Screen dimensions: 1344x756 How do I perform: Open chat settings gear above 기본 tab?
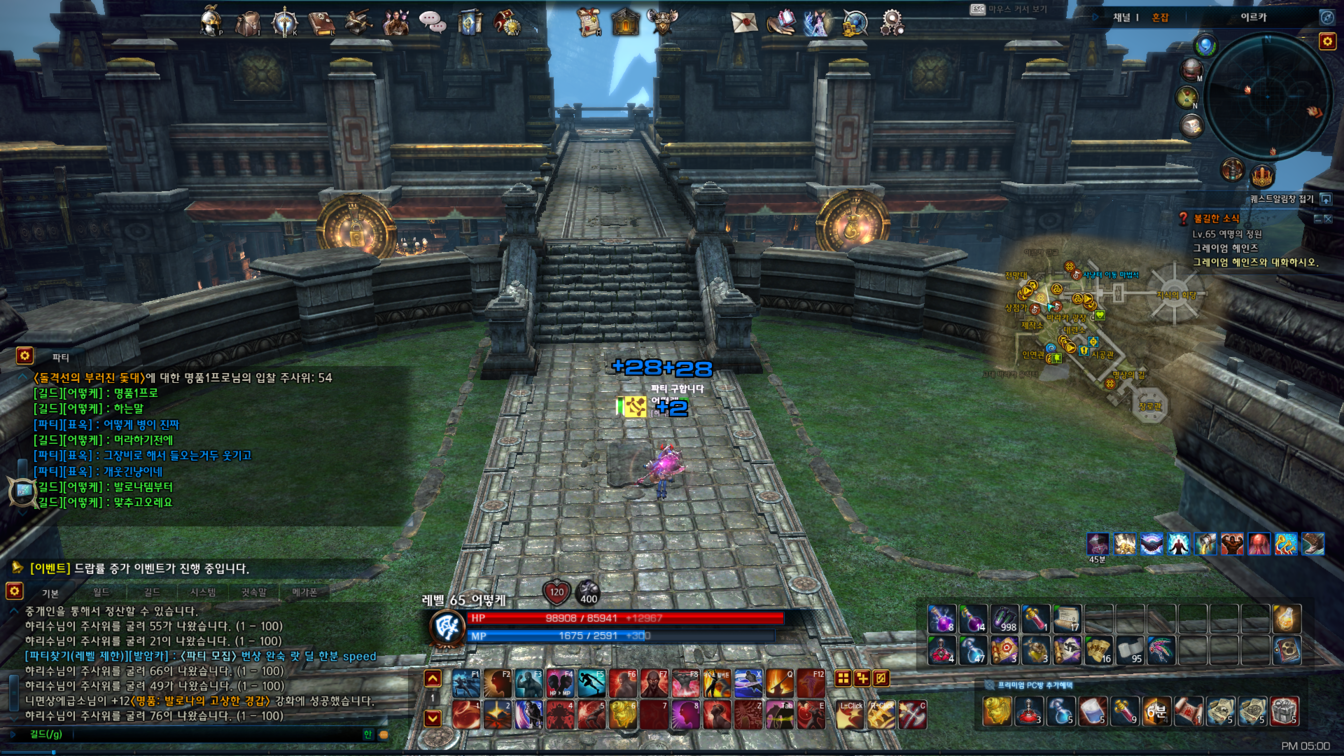tap(14, 592)
